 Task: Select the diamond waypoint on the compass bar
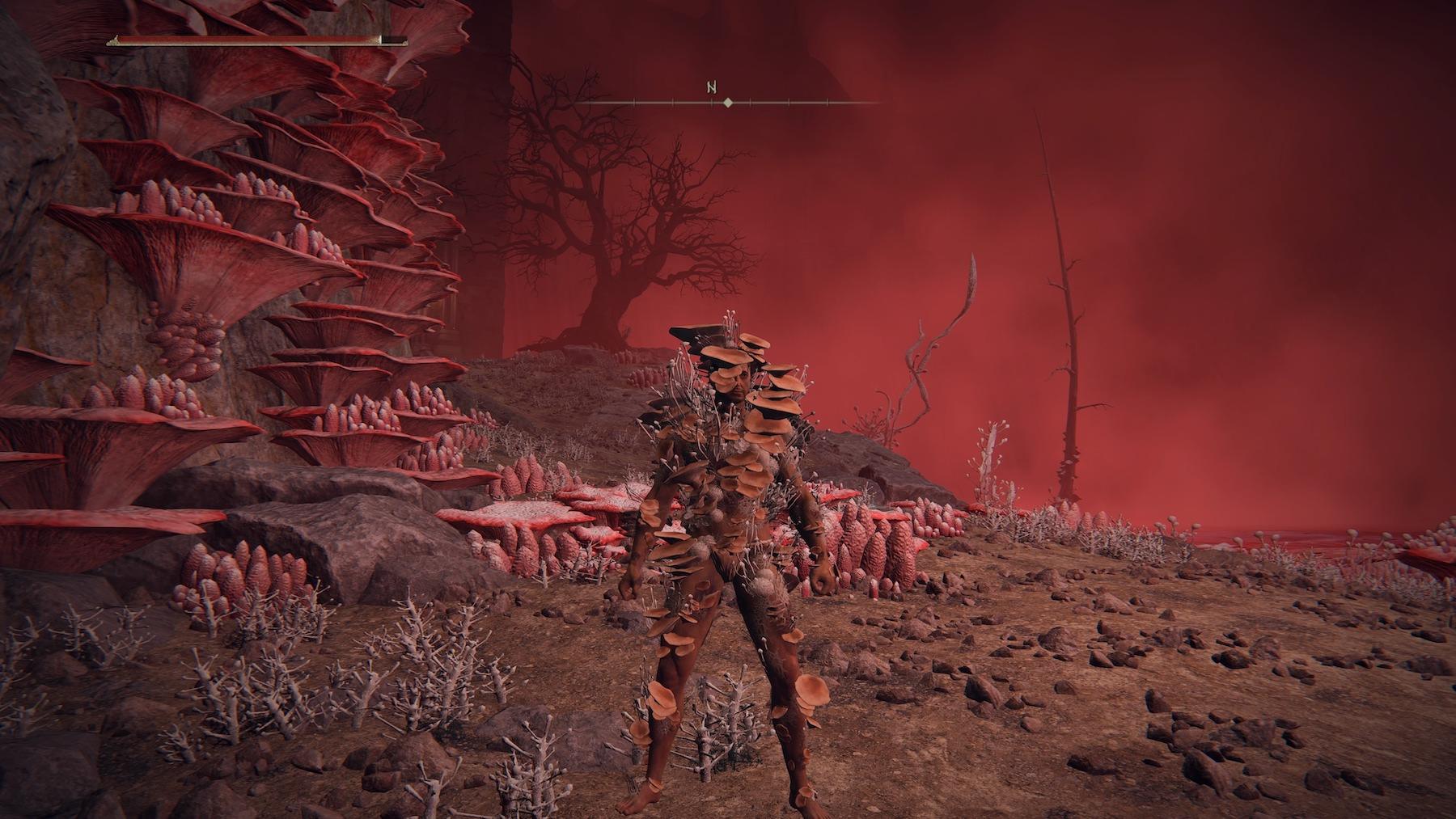point(728,103)
